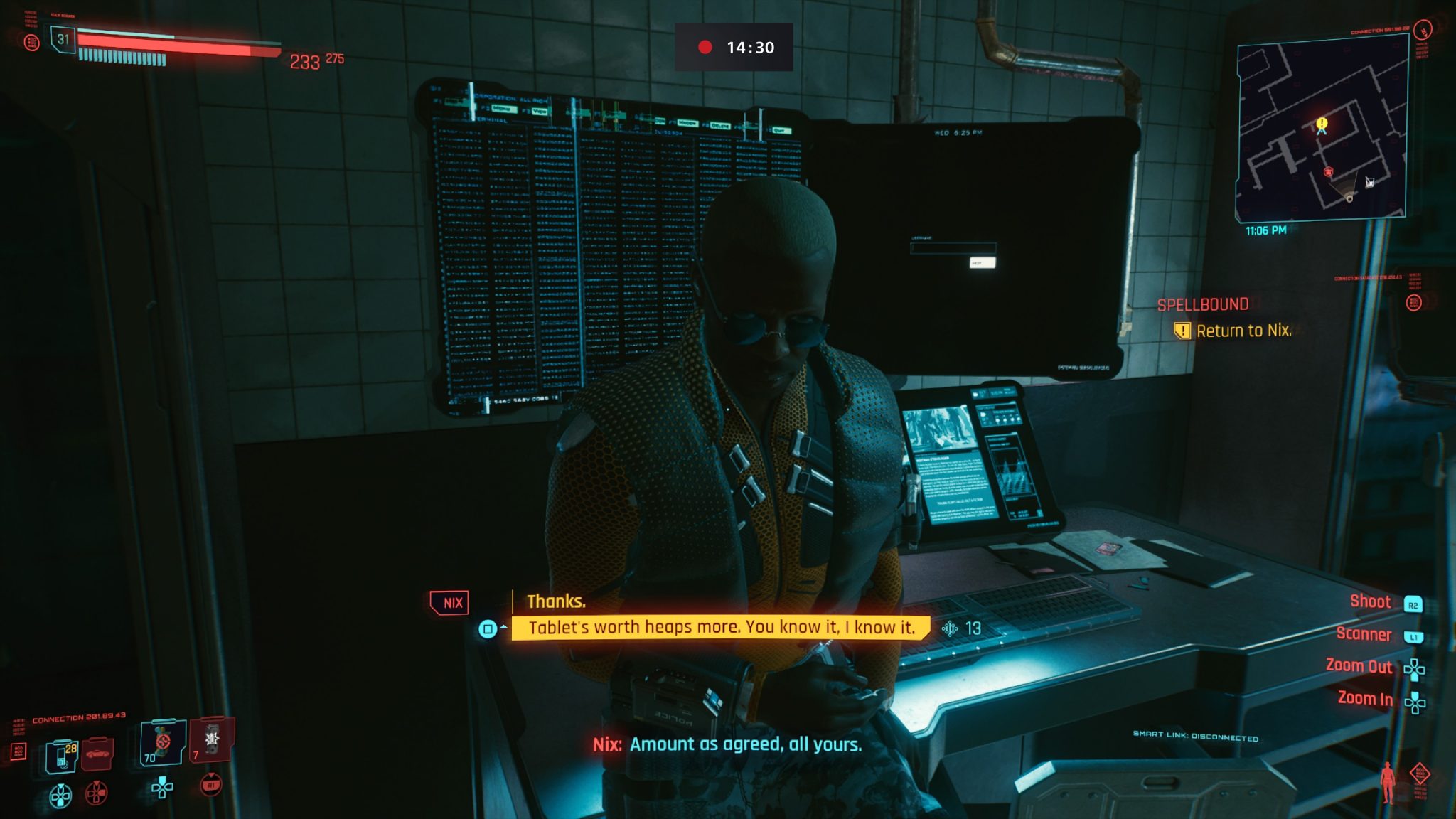This screenshot has height=819, width=1456.
Task: Open the phone slot with 28 messages
Action: 62,756
